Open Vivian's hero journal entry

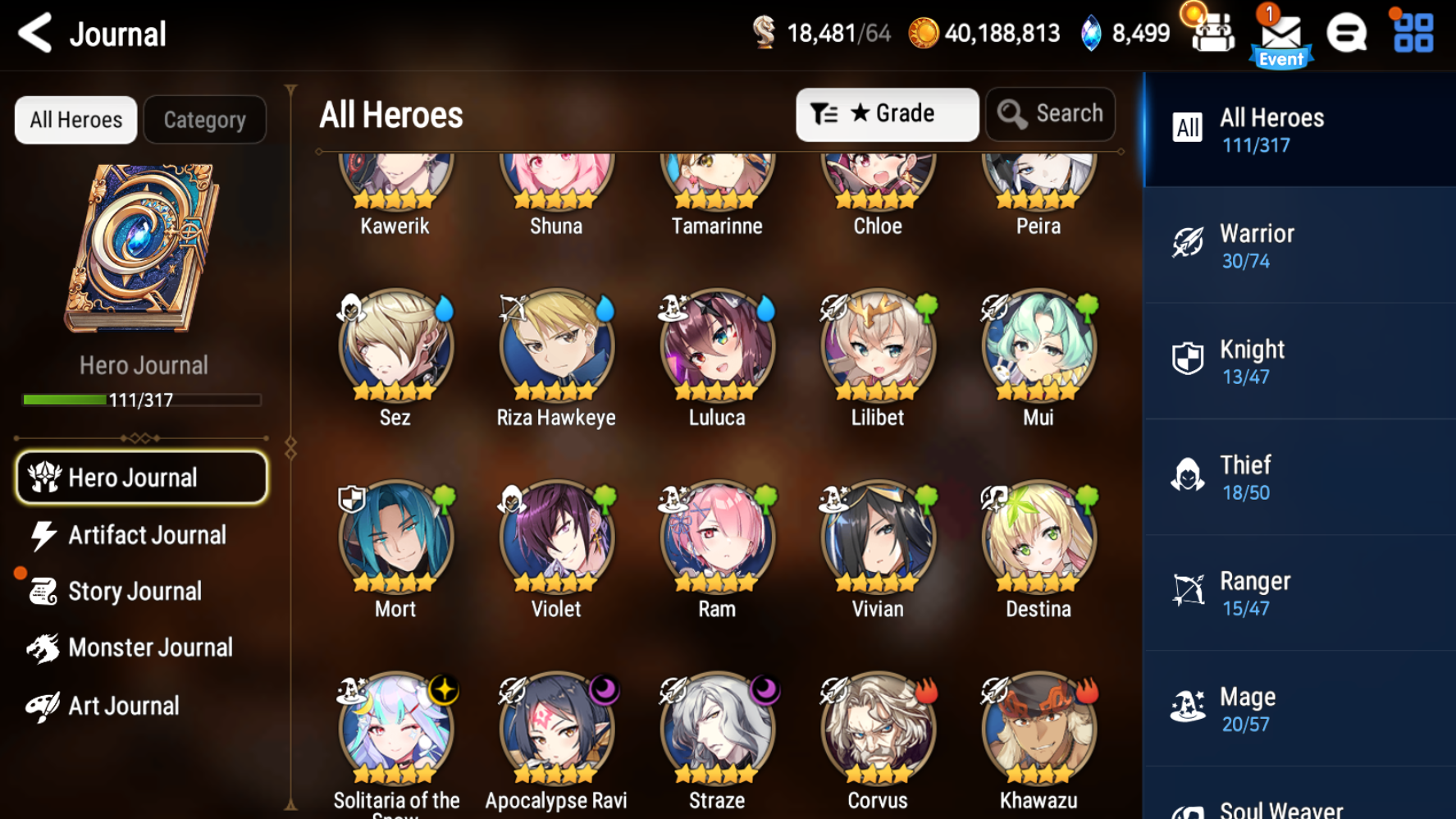876,538
